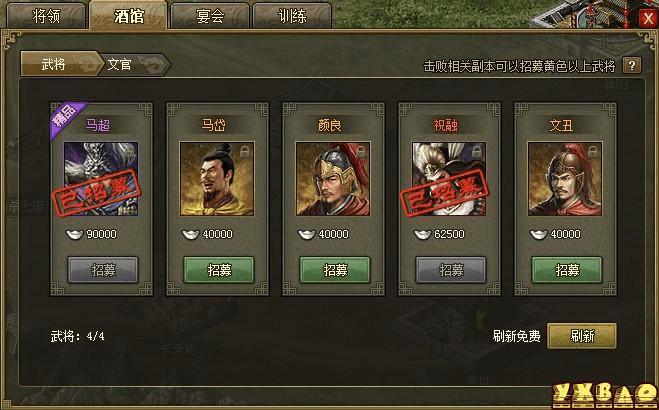This screenshot has height=410, width=659.
Task: Refresh the general list with 刷新
Action: pos(582,336)
